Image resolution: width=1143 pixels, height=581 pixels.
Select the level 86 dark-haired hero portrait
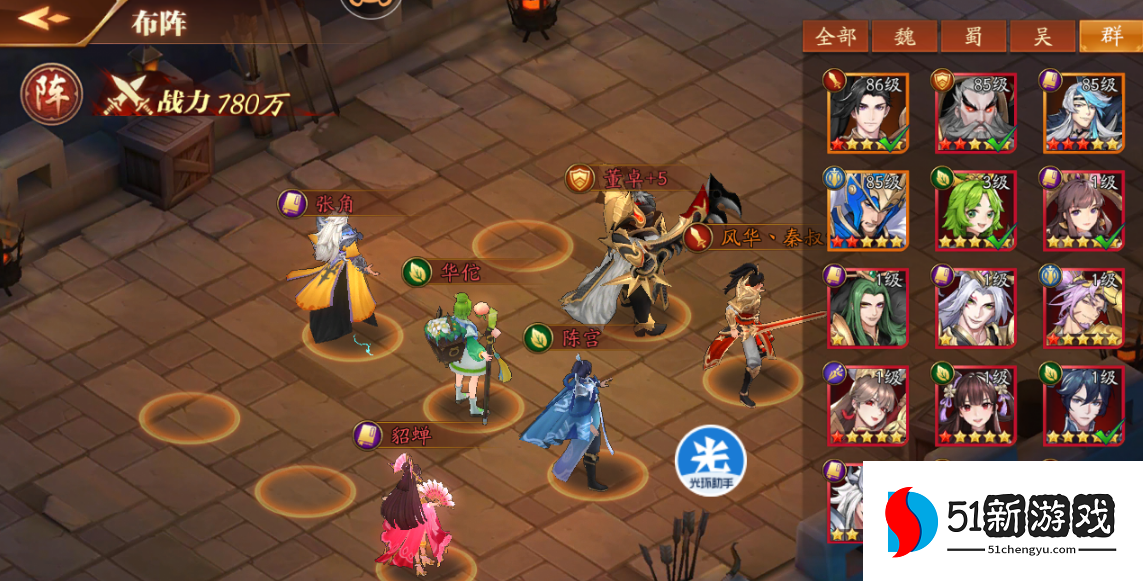coord(866,112)
